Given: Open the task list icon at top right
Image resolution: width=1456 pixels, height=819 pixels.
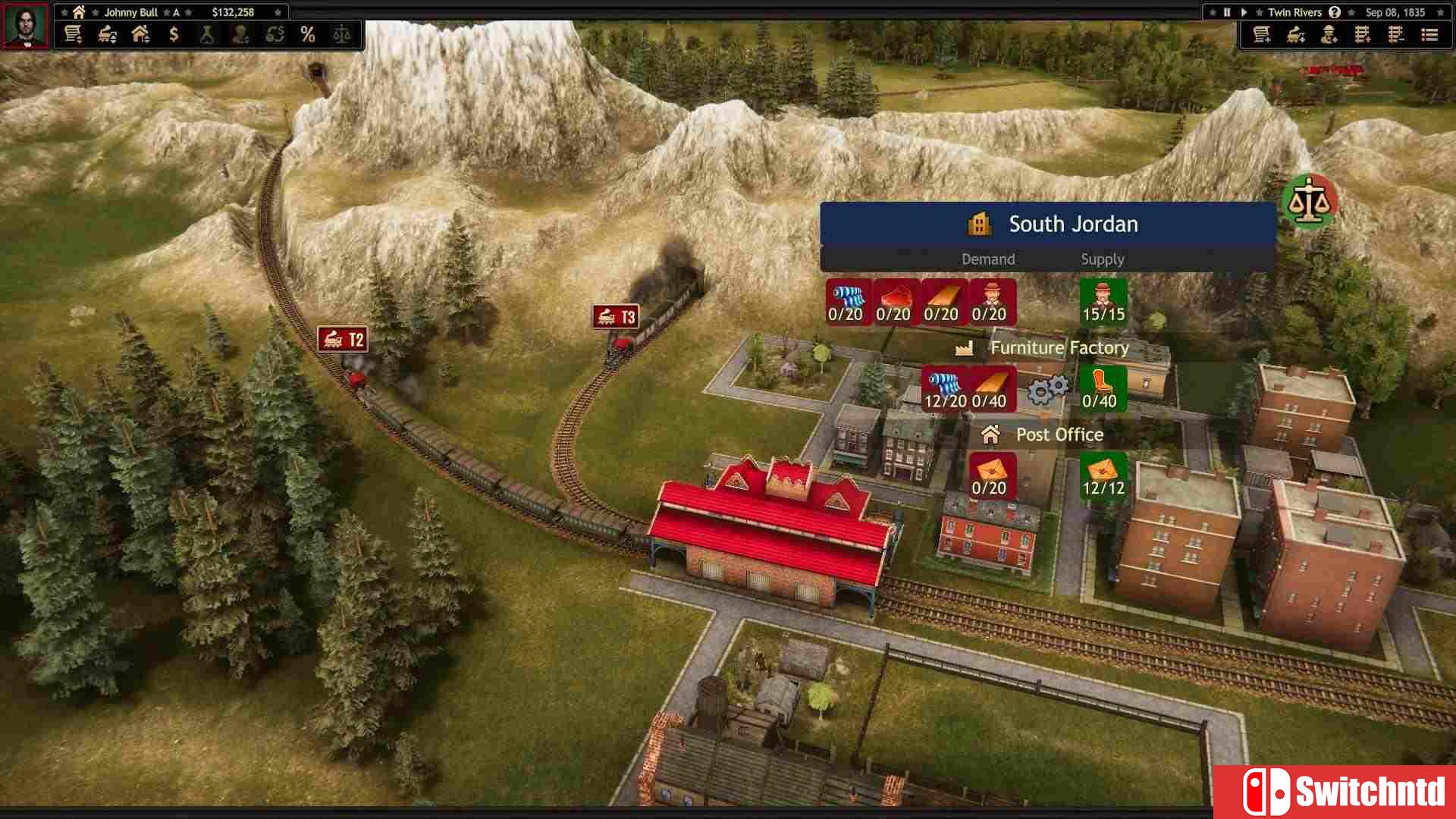Looking at the screenshot, I should click(1430, 35).
